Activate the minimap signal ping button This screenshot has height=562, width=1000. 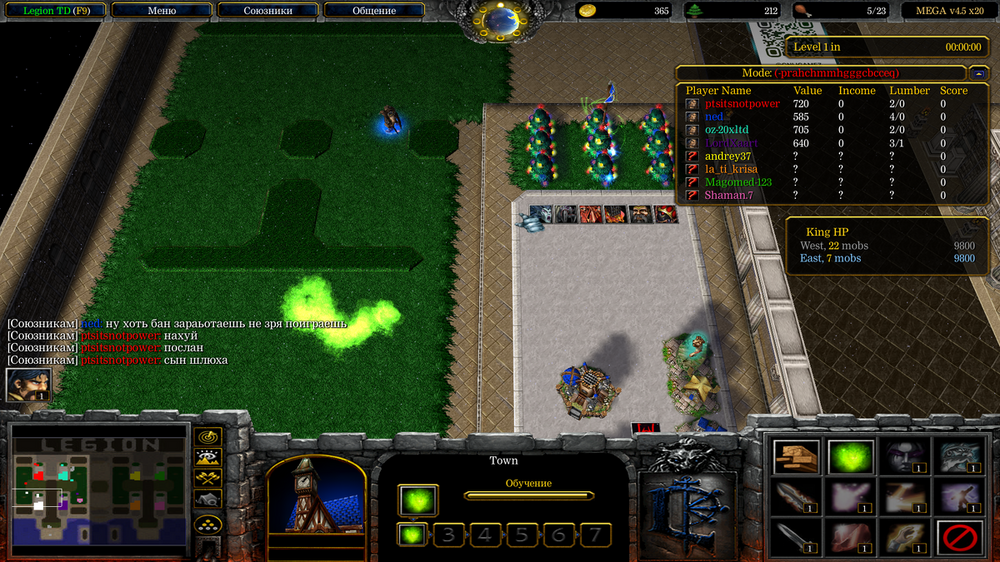click(208, 437)
